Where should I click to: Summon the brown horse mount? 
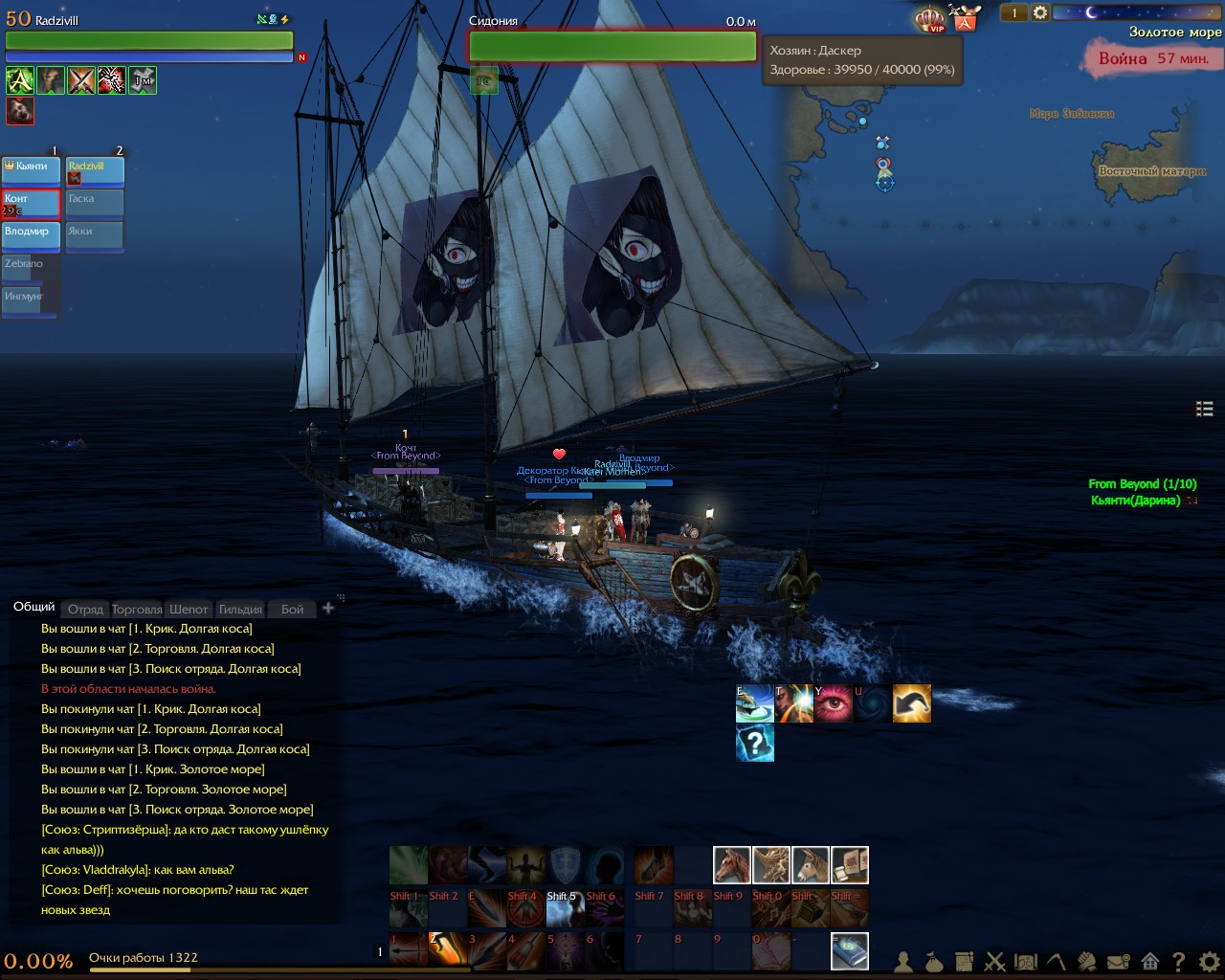[732, 865]
